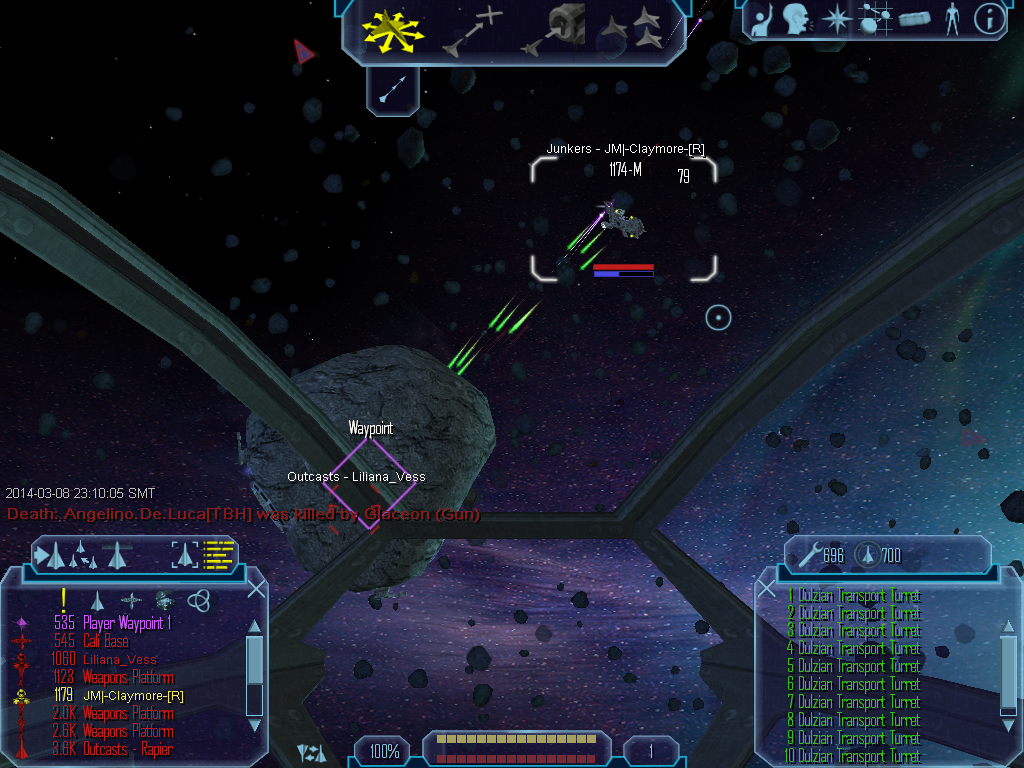
Task: Select Liliana_Vess in the contact list
Action: [x=119, y=659]
